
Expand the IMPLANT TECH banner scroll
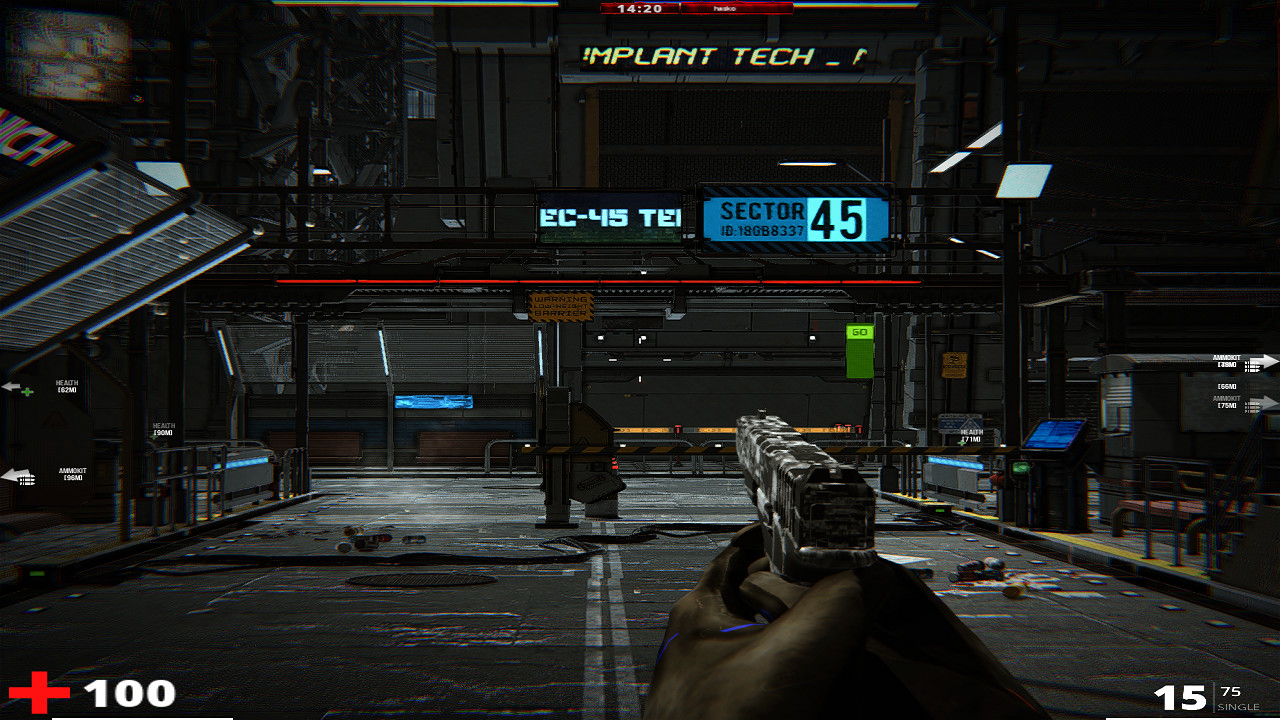point(718,58)
